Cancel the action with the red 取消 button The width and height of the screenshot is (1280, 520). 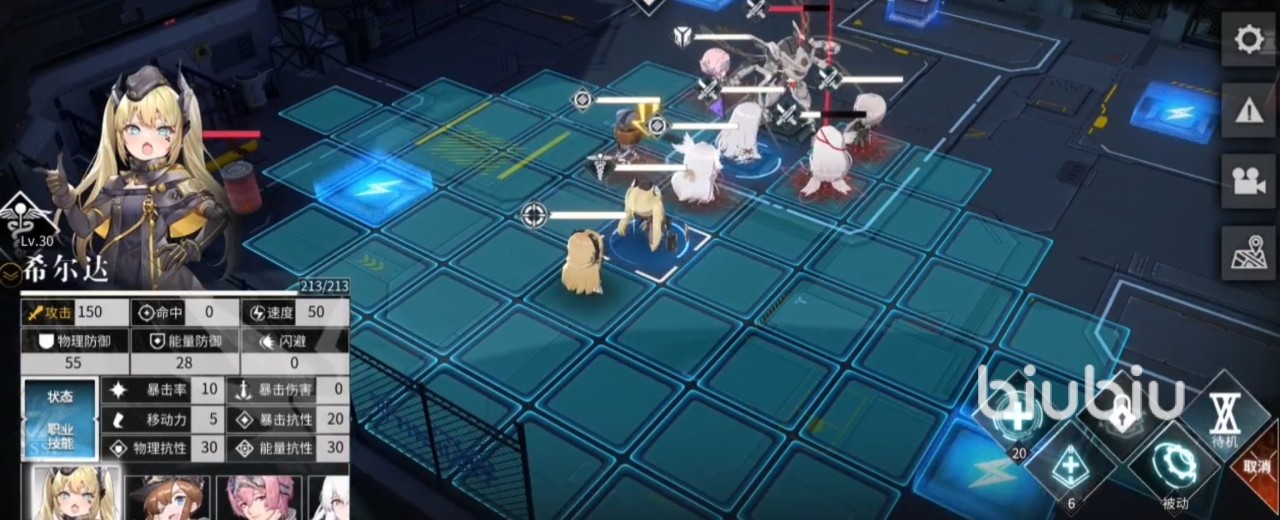(x=1258, y=466)
